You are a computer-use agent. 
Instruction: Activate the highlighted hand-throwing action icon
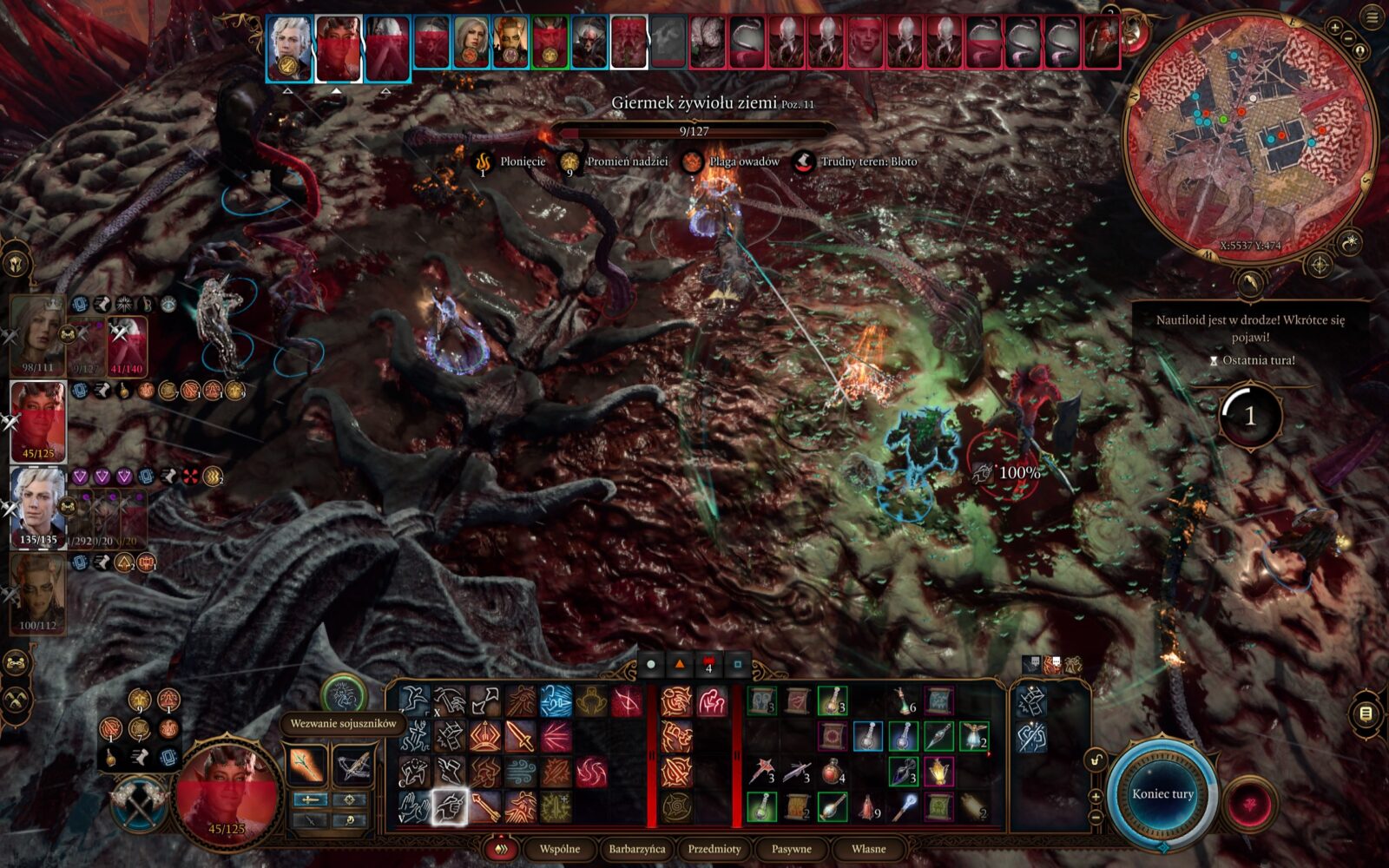pos(450,807)
